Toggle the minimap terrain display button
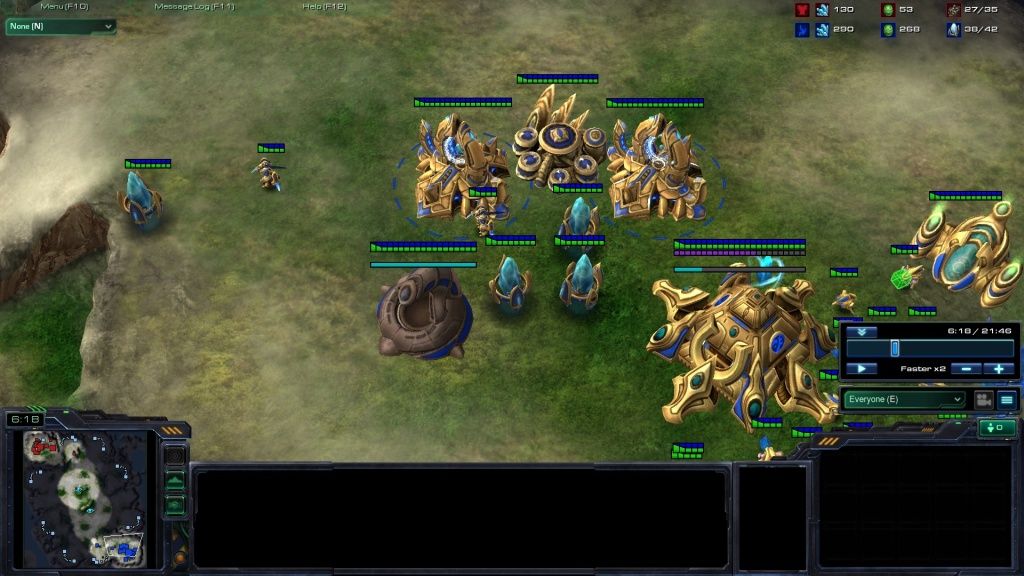The width and height of the screenshot is (1024, 576). coord(175,481)
